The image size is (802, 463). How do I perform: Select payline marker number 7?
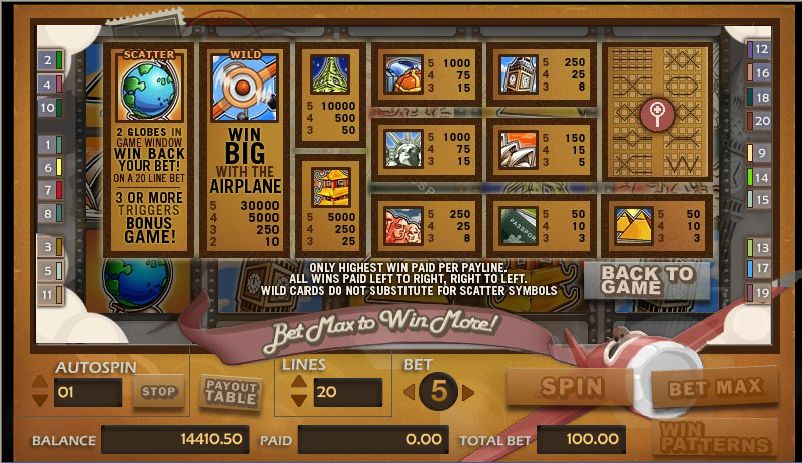(47, 190)
